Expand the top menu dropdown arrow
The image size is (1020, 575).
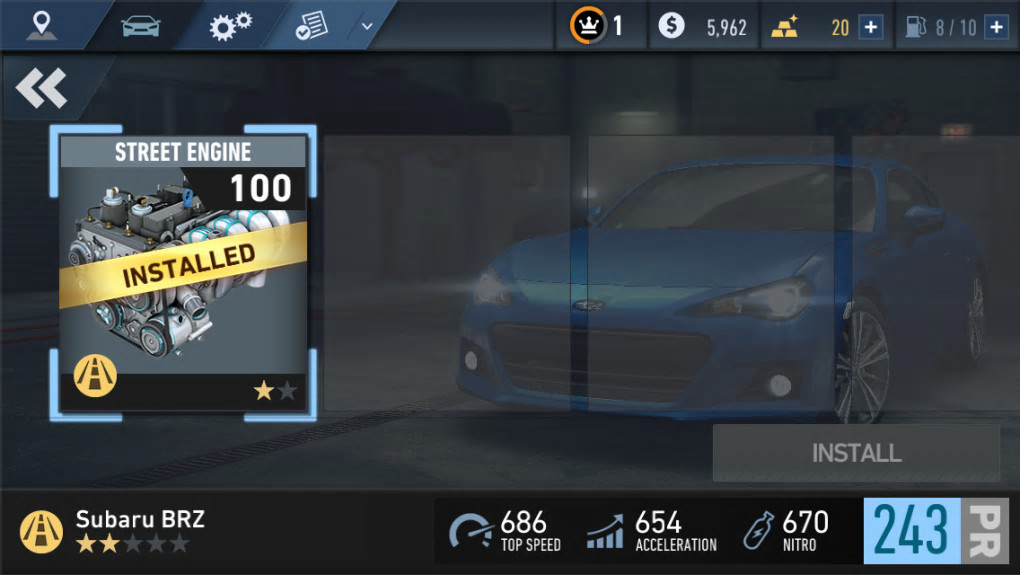point(367,26)
